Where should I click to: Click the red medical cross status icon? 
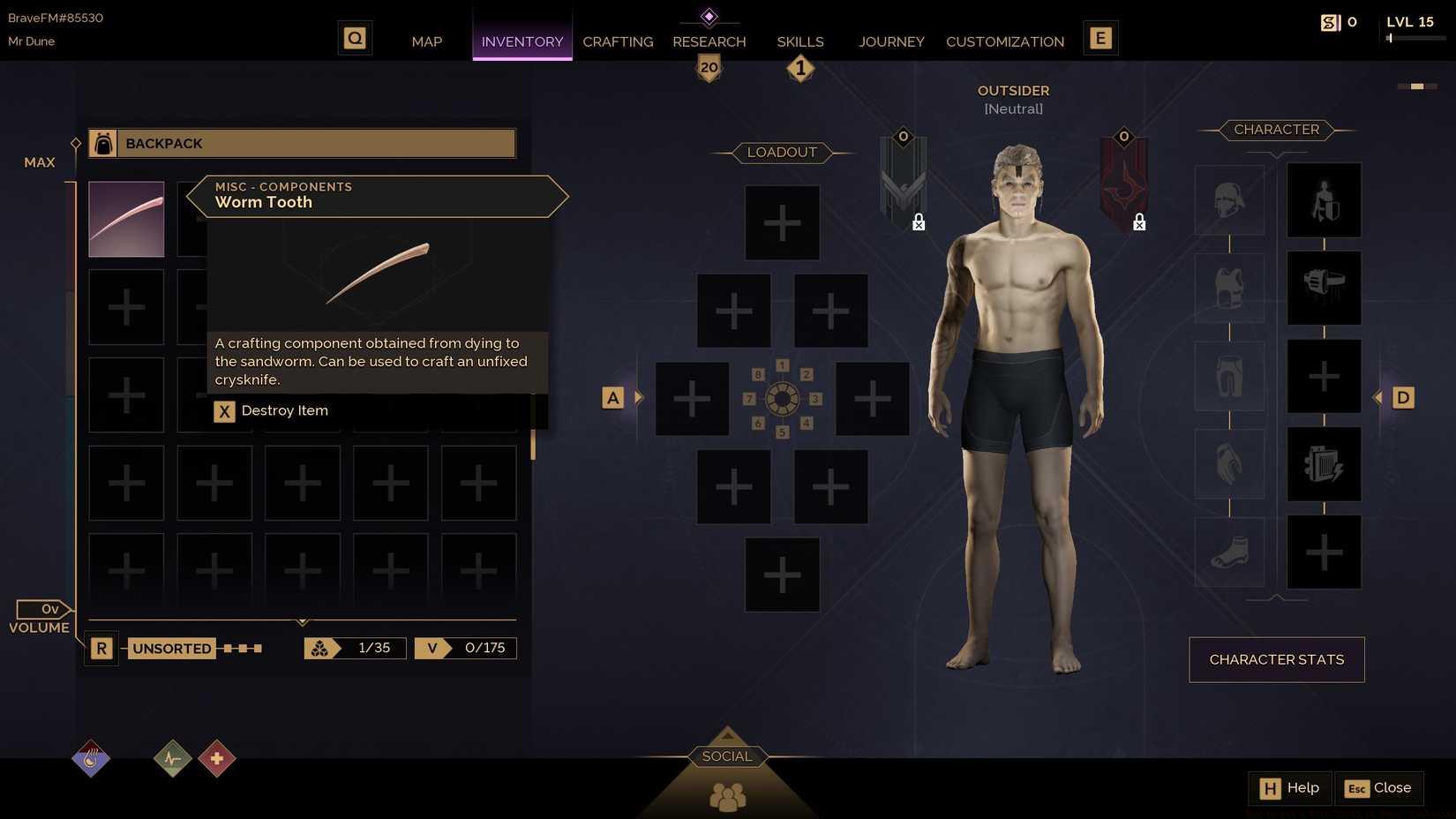click(216, 757)
